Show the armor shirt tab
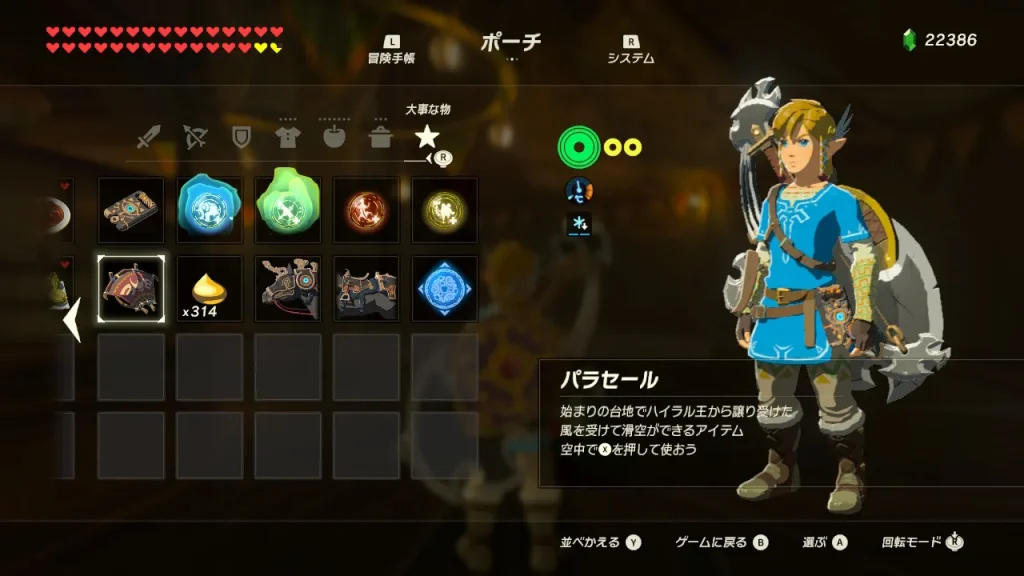1024x576 pixels. pos(288,136)
